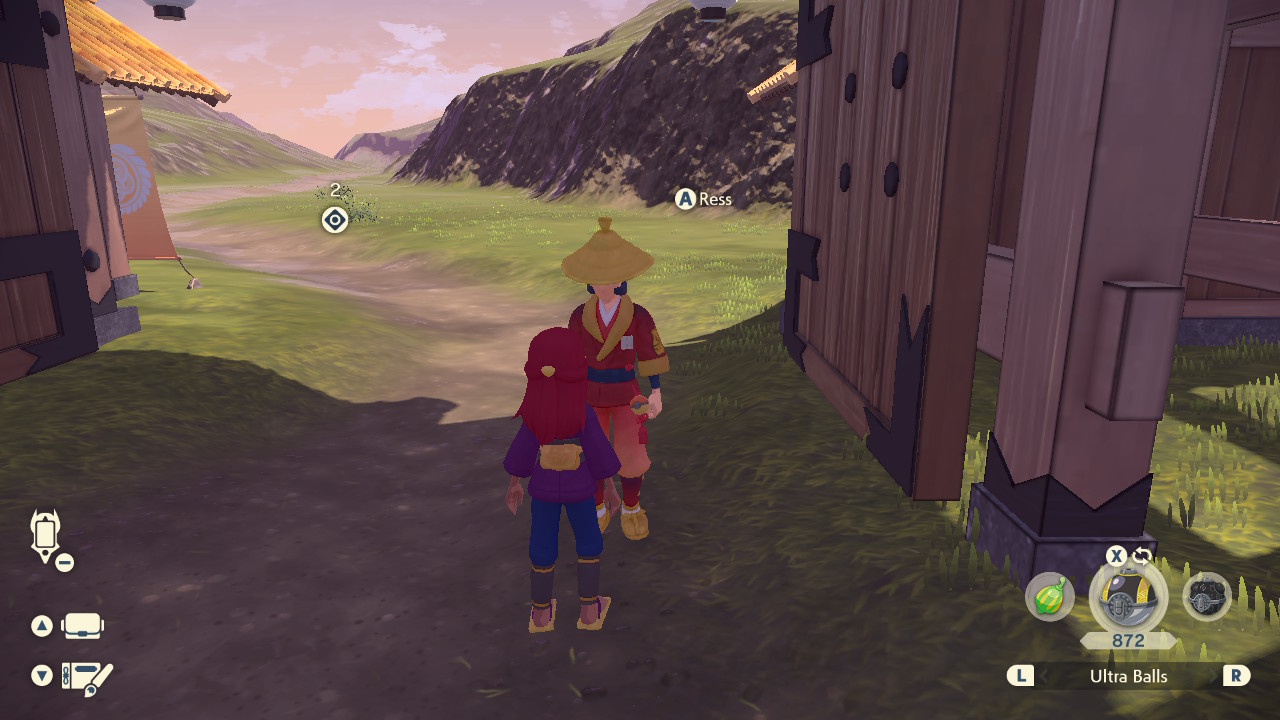1280x720 pixels.
Task: Toggle the camera with the up-arrow button
Action: pos(40,624)
